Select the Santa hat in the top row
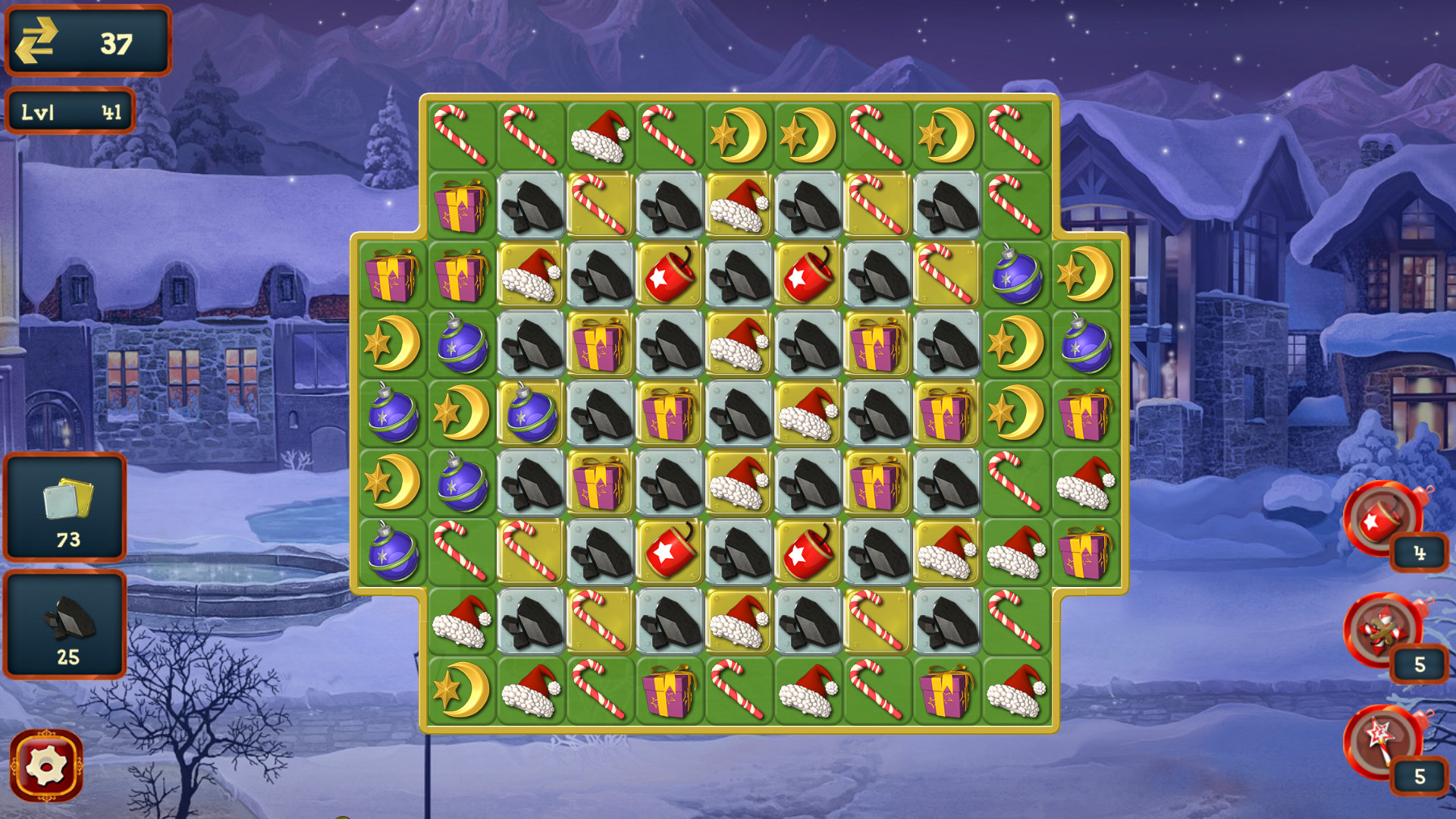Viewport: 1456px width, 819px height. pos(598,135)
